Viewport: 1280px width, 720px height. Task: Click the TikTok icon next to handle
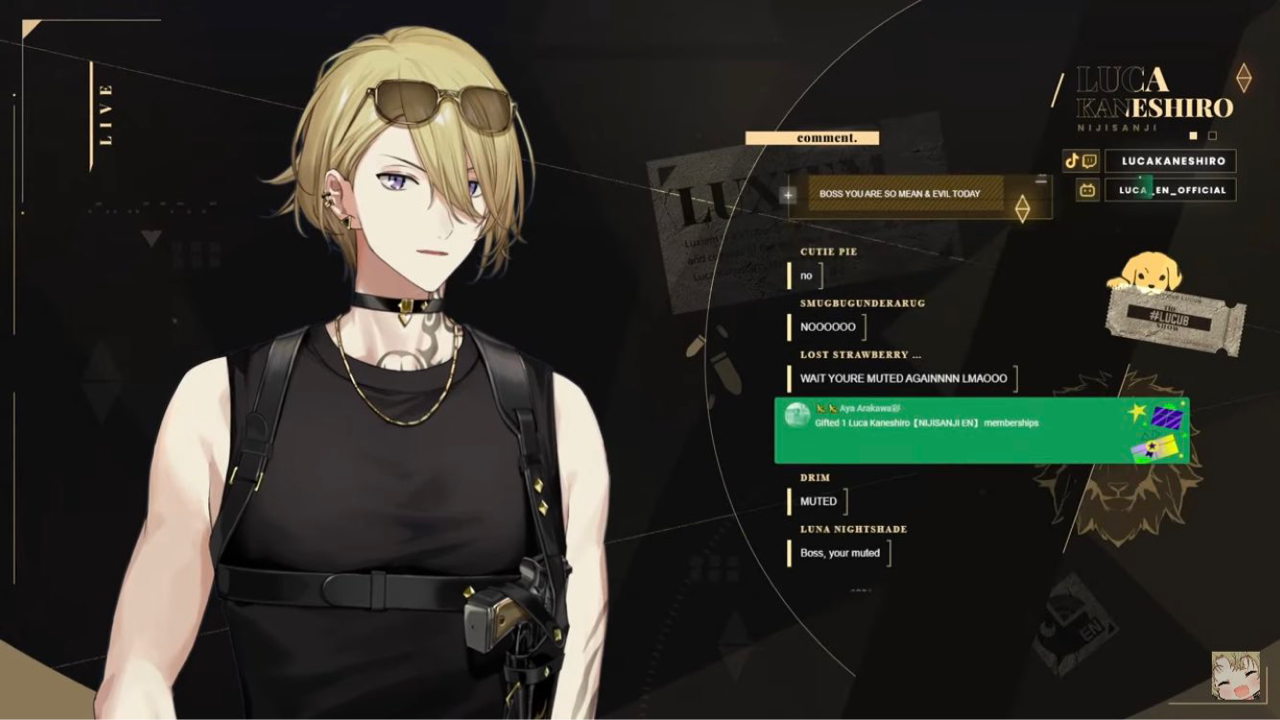(x=1073, y=161)
